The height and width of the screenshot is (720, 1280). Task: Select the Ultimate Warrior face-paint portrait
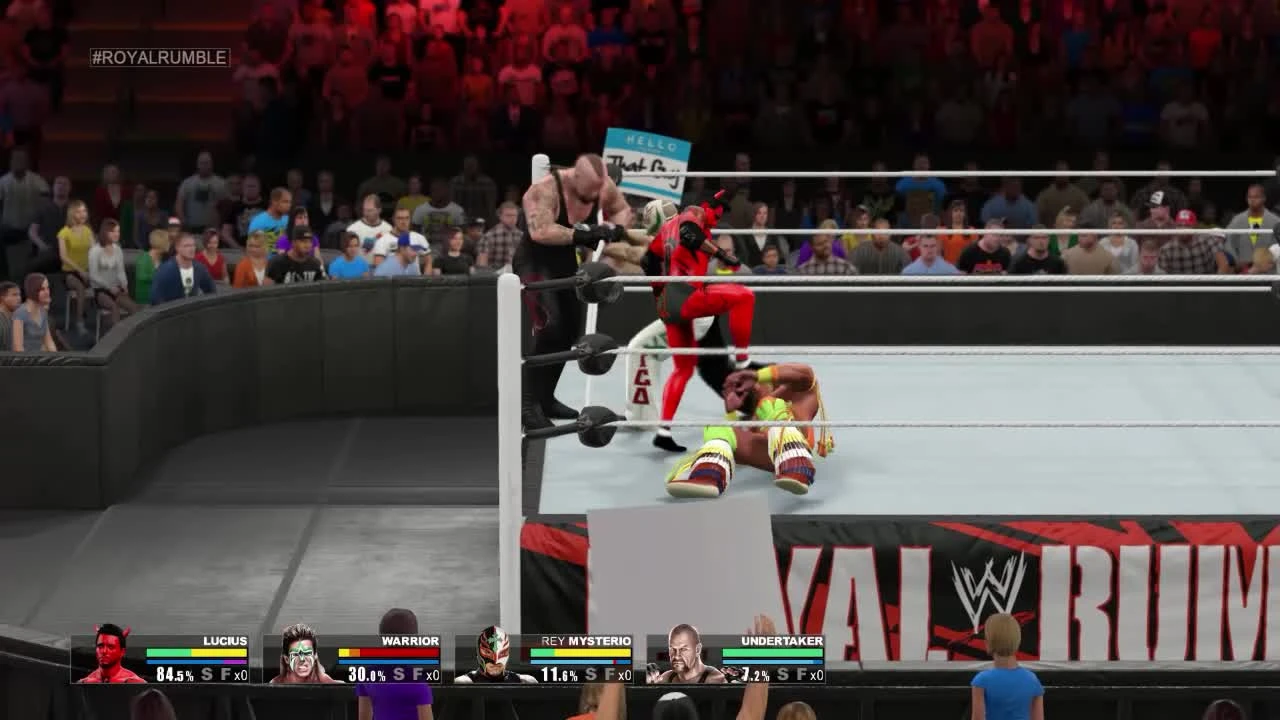303,655
